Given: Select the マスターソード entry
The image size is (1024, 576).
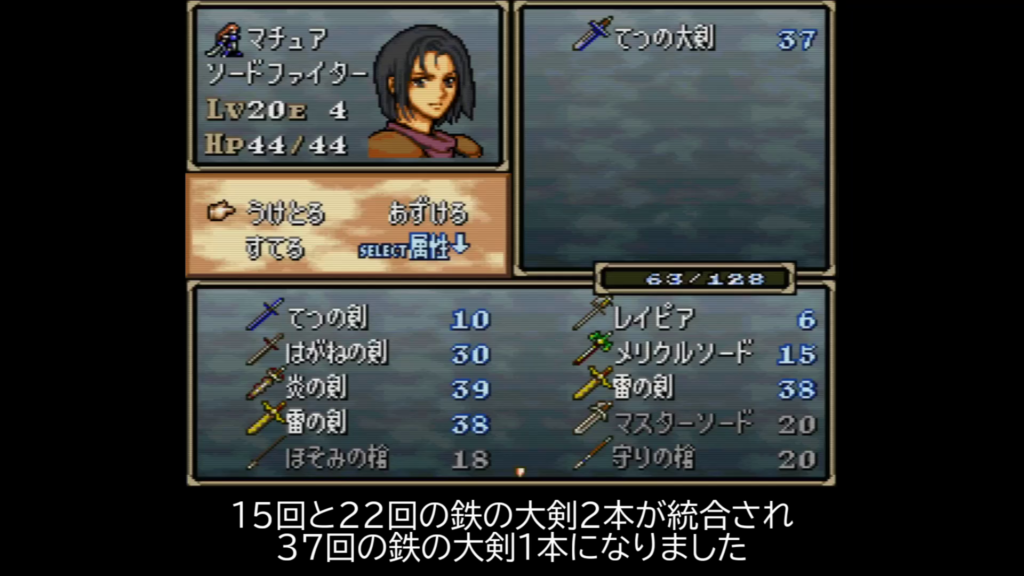Looking at the screenshot, I should [x=681, y=423].
